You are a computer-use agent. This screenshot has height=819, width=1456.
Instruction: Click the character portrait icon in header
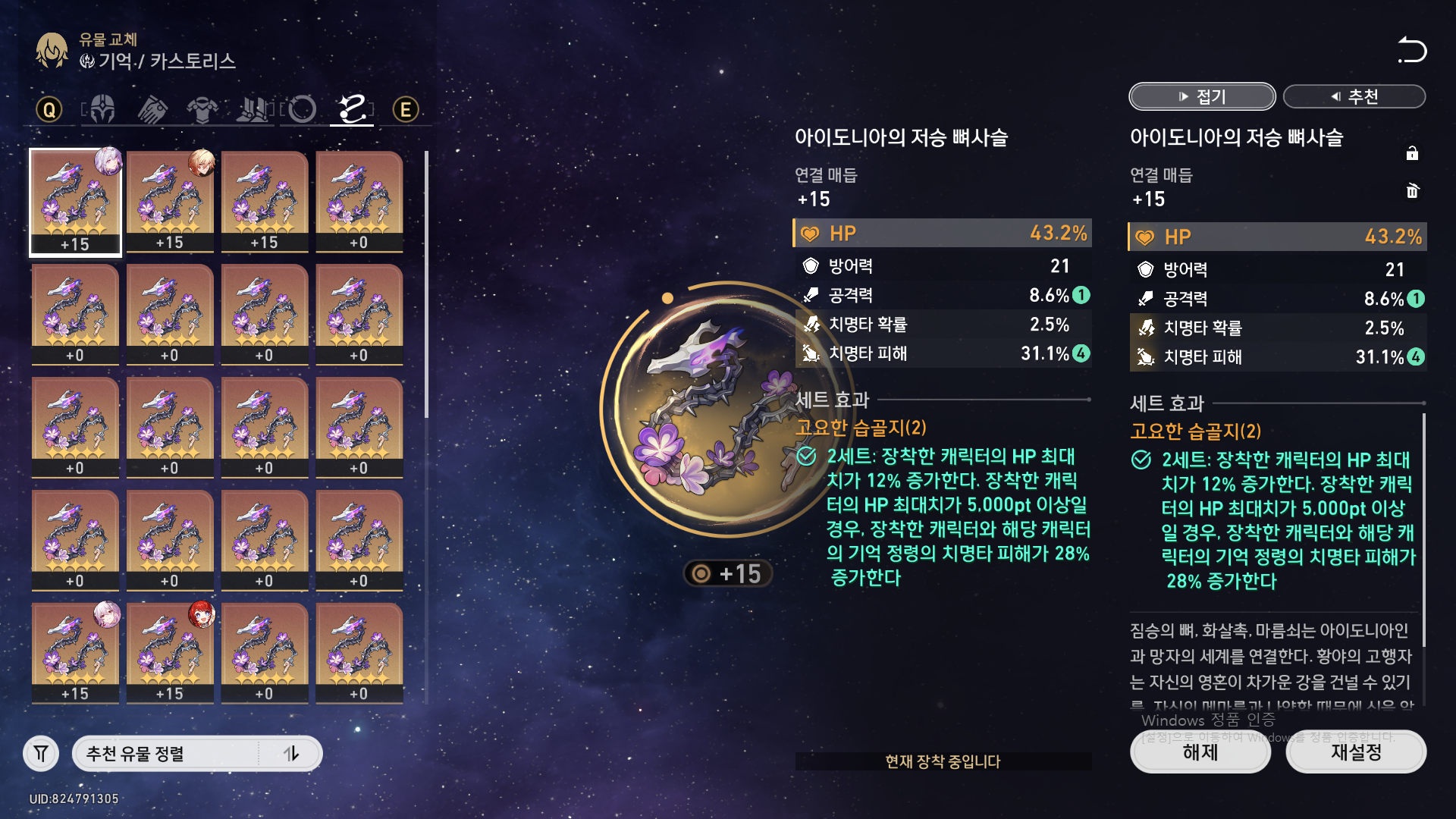coord(52,51)
